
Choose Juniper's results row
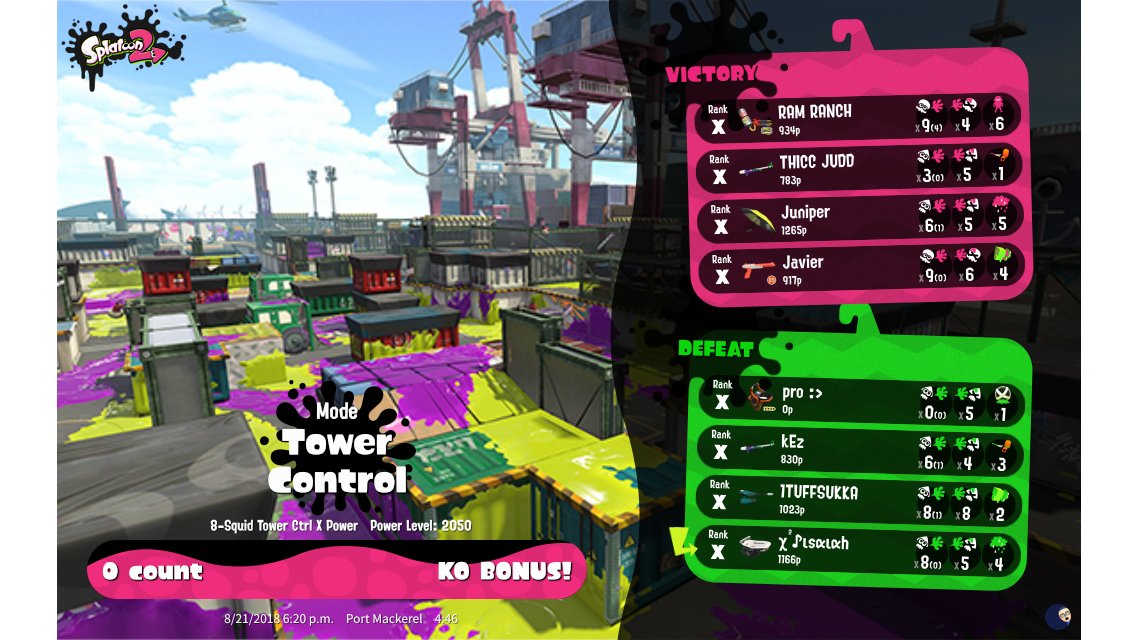(858, 219)
